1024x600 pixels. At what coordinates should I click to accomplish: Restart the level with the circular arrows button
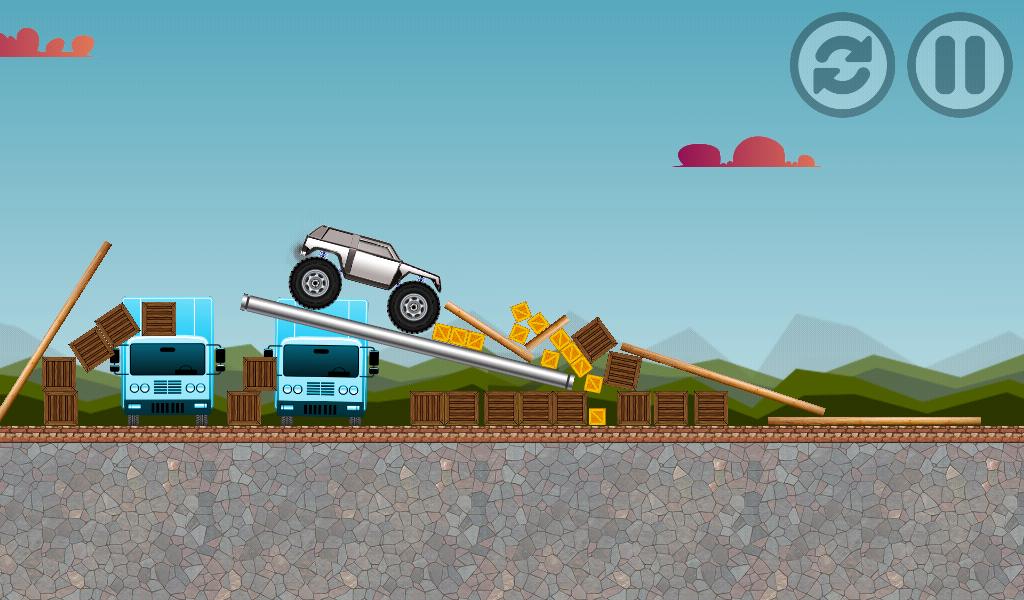click(842, 65)
